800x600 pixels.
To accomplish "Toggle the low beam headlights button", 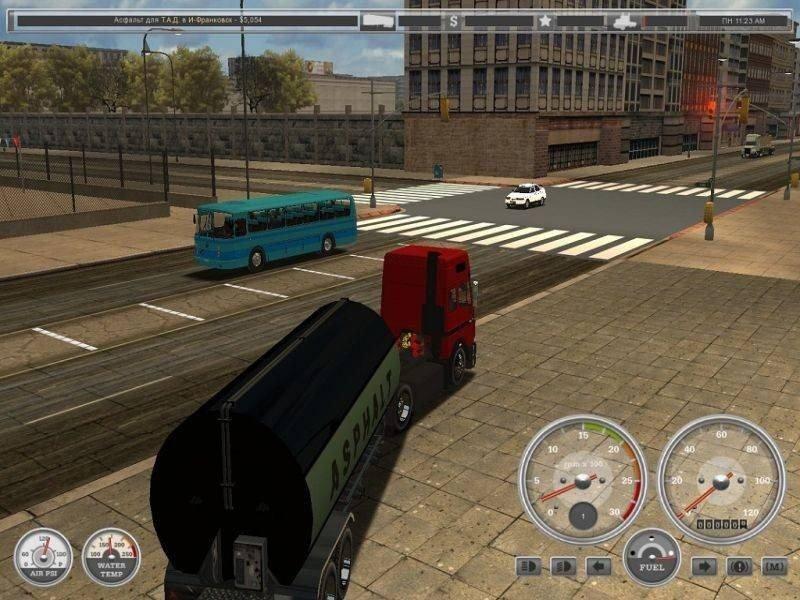I will tap(563, 566).
